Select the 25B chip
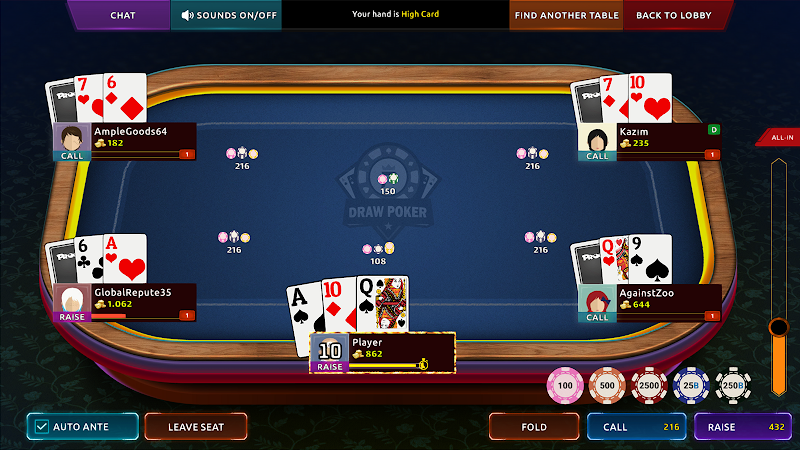The image size is (800, 450). pyautogui.click(x=690, y=385)
